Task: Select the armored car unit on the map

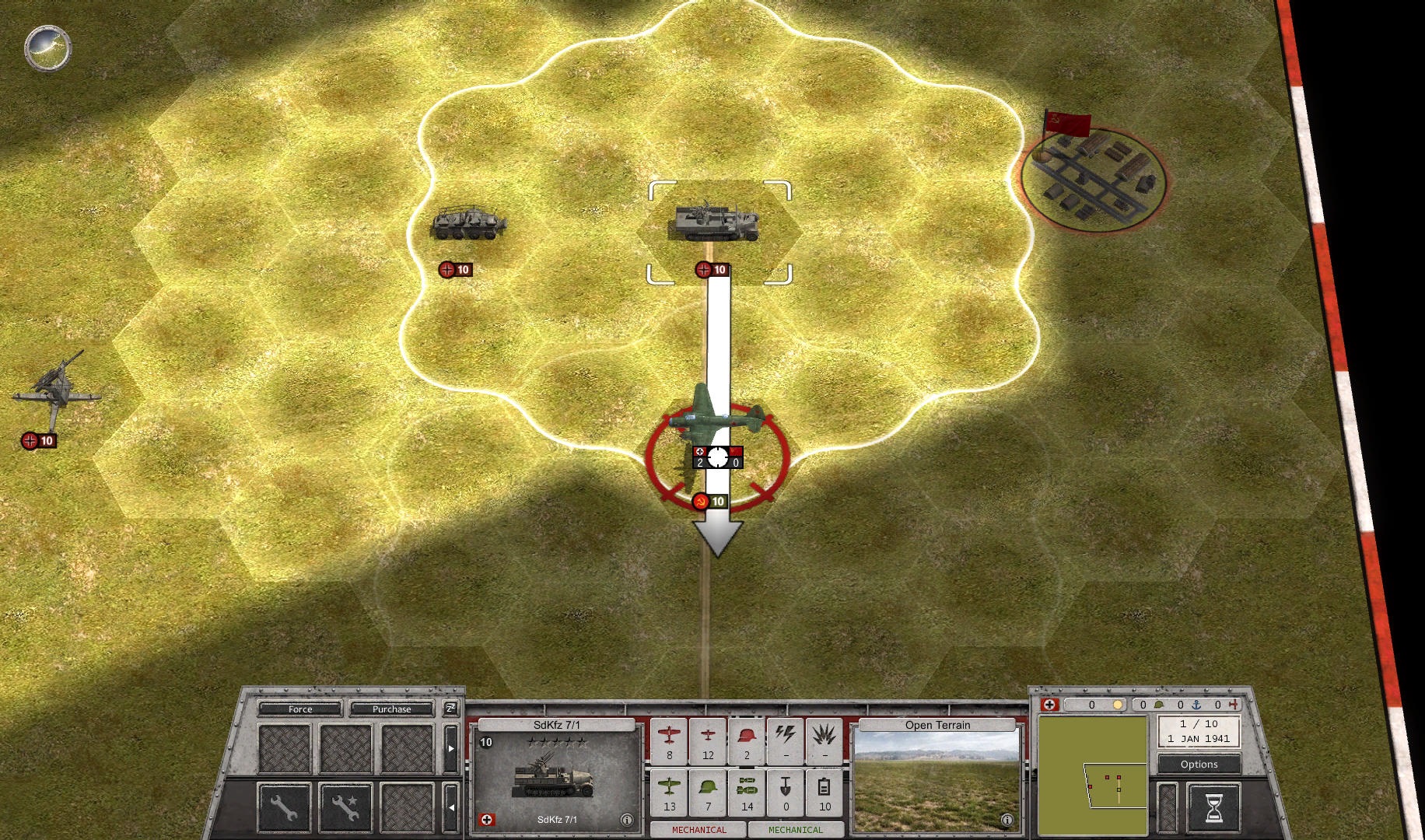Action: (469, 223)
